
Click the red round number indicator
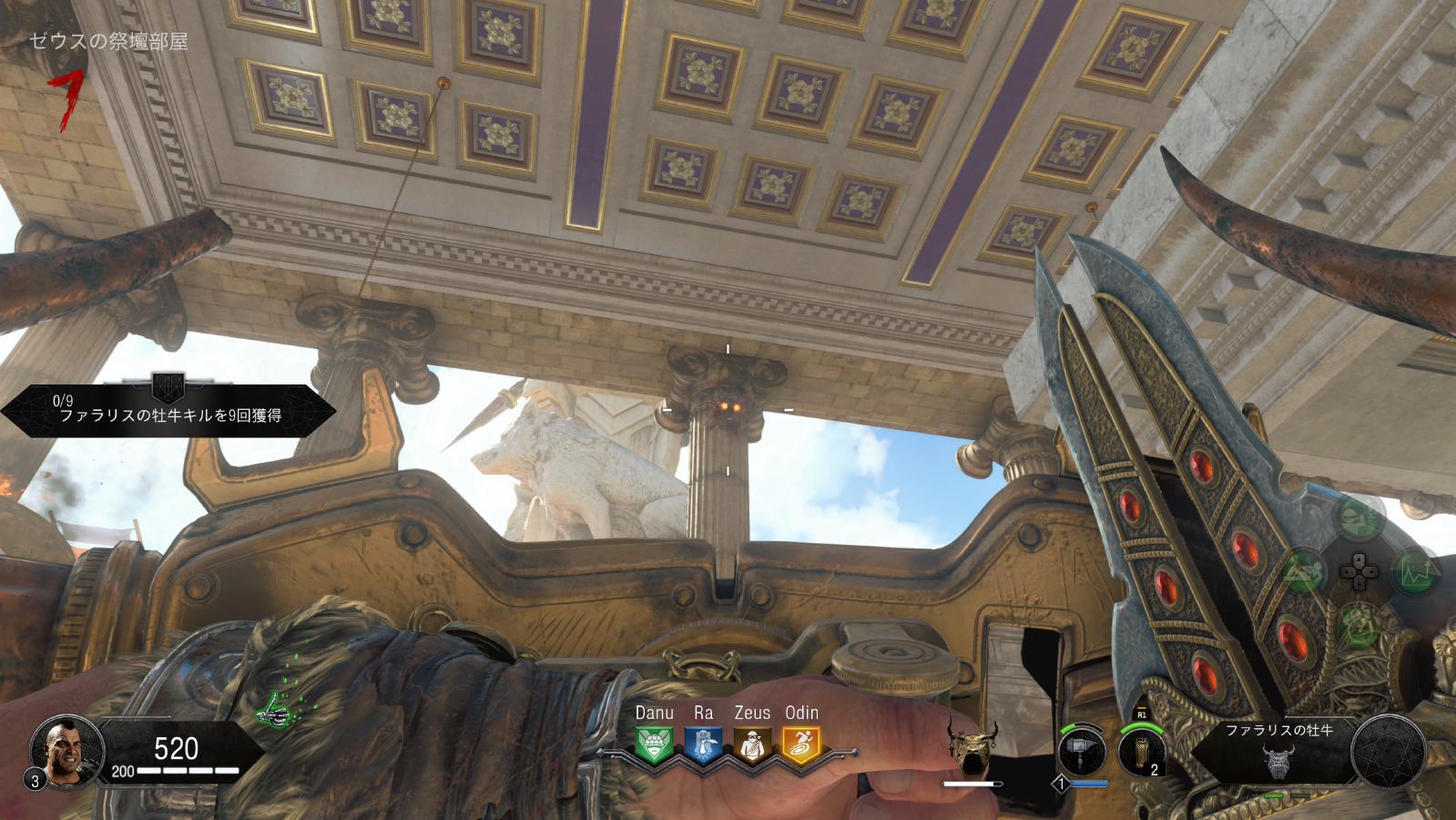click(66, 99)
